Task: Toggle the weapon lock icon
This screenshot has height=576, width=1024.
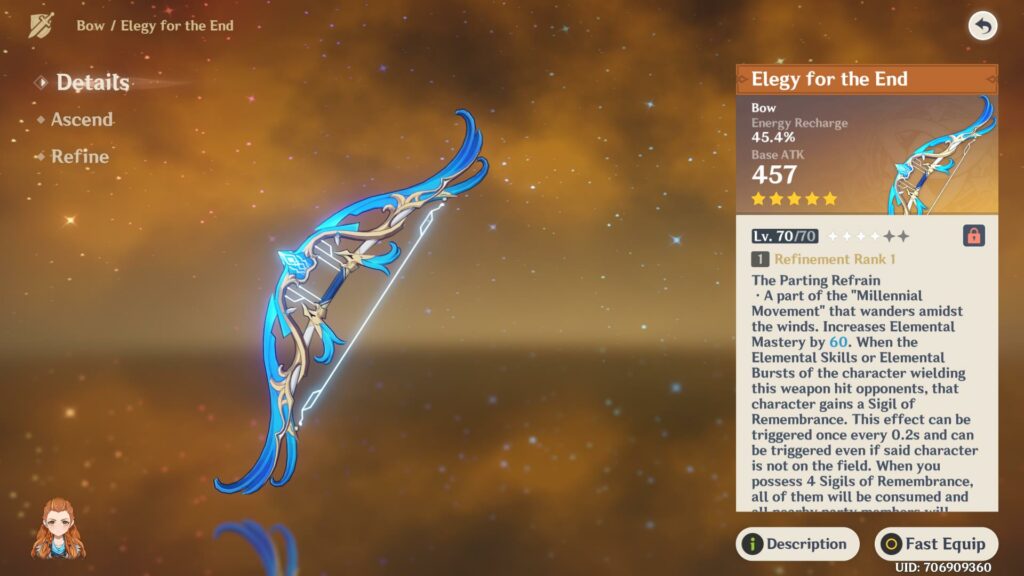Action: 973,236
